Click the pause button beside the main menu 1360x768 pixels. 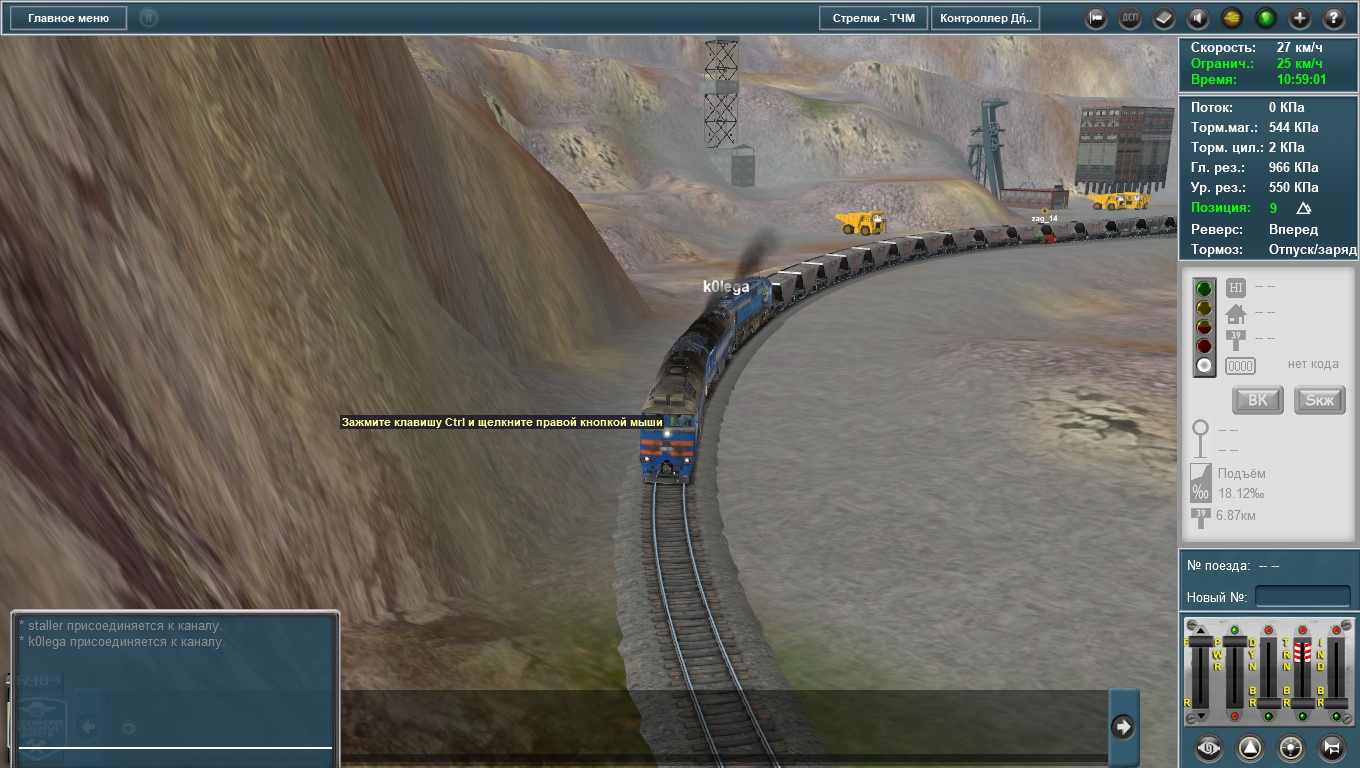pyautogui.click(x=149, y=18)
